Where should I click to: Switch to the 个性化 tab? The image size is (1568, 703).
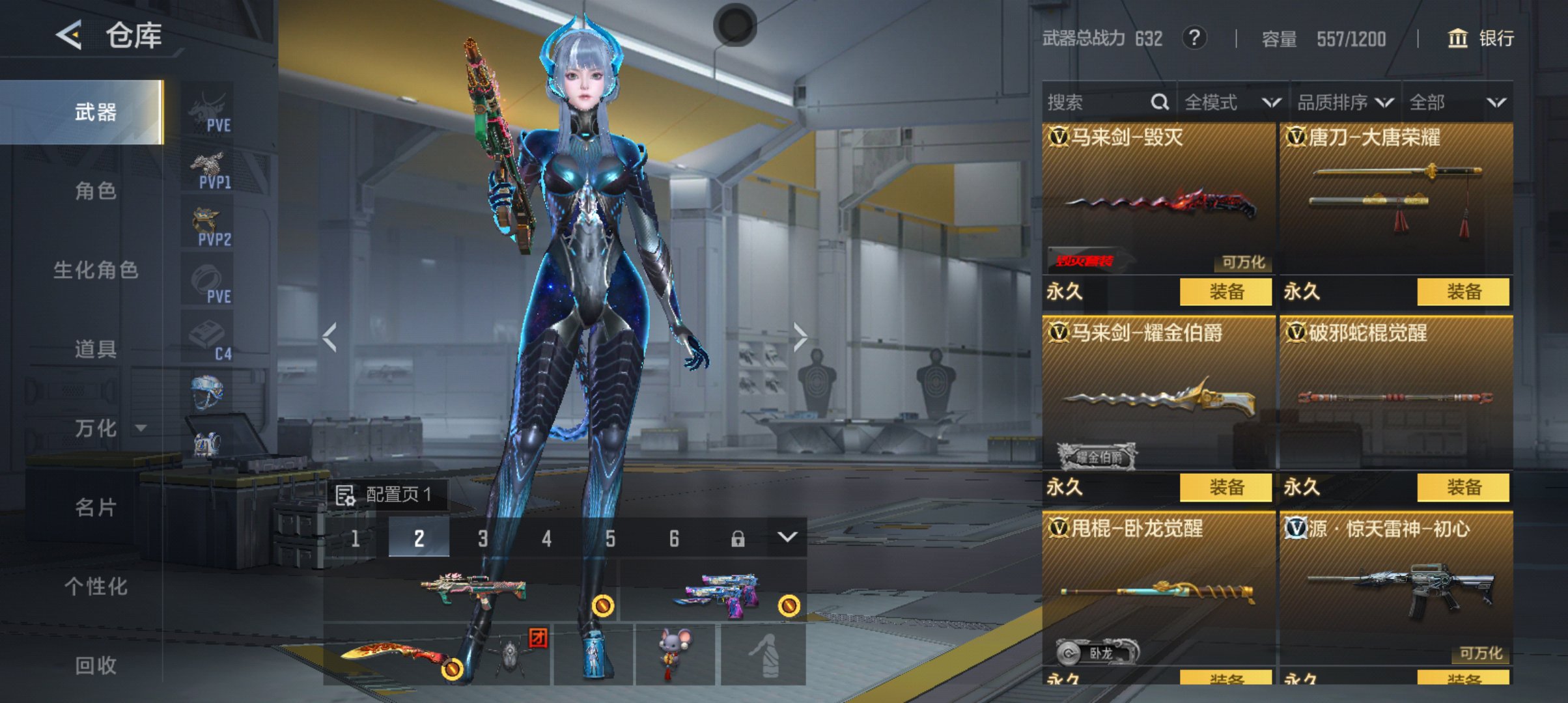[x=96, y=586]
